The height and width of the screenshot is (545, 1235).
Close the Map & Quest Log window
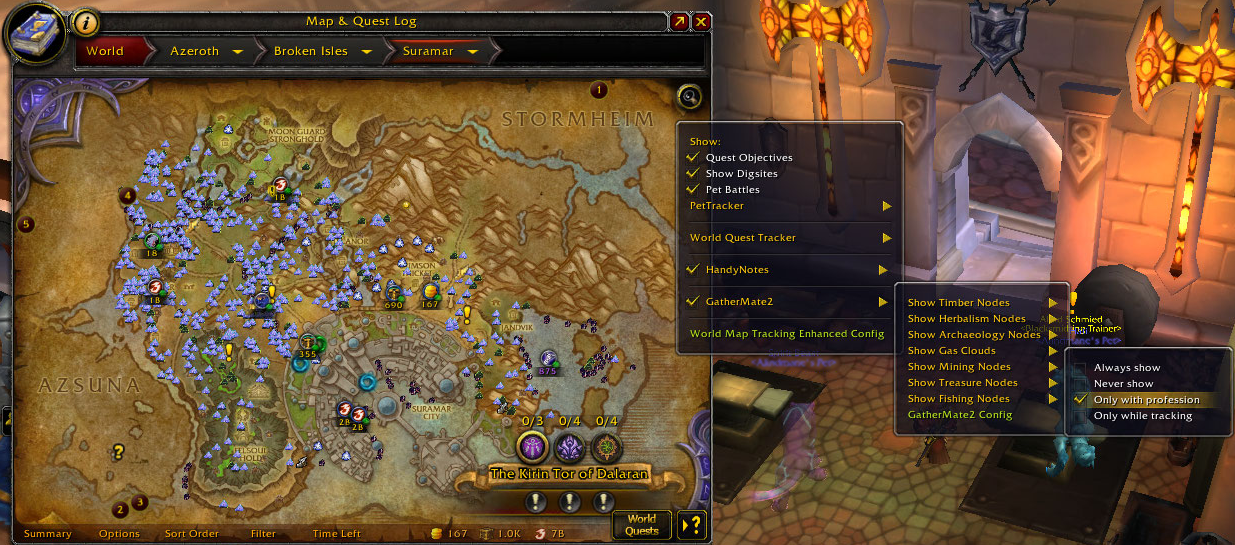[x=702, y=21]
